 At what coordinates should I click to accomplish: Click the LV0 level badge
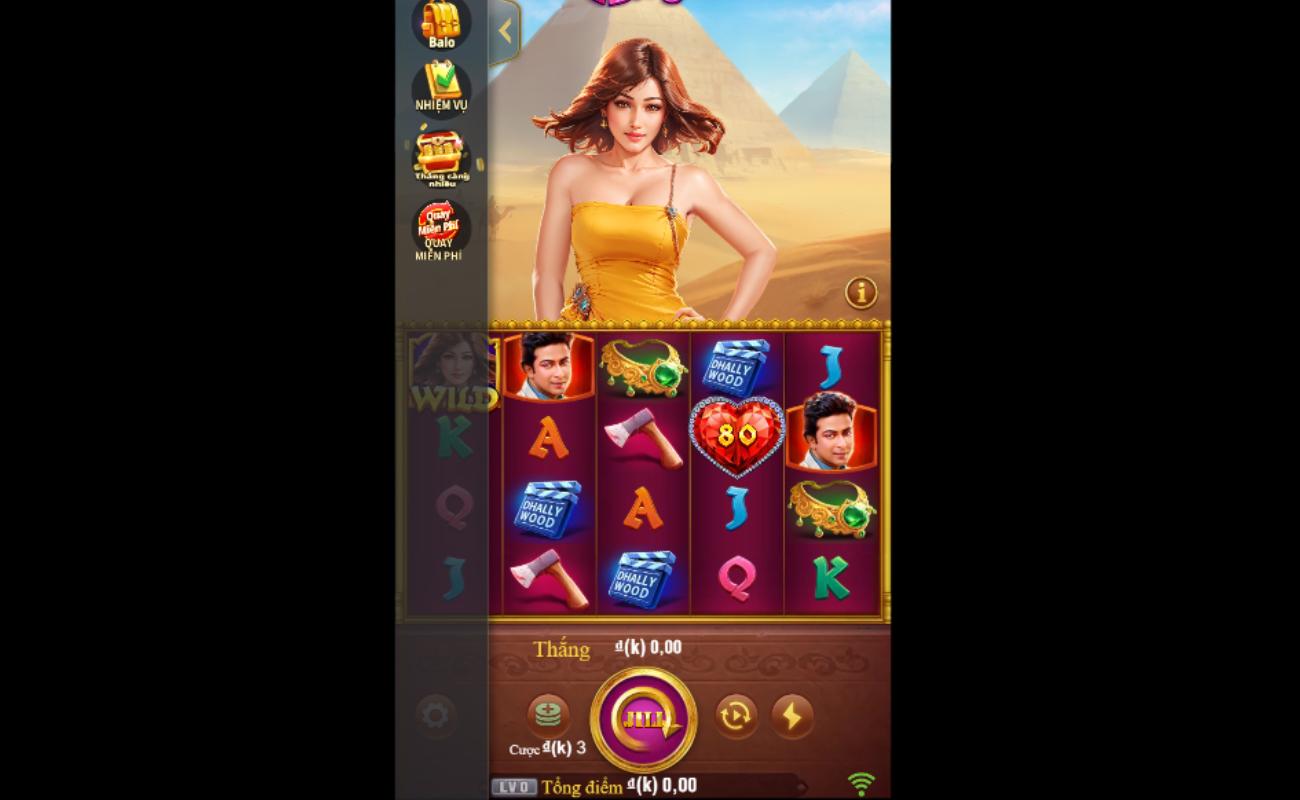tap(513, 787)
